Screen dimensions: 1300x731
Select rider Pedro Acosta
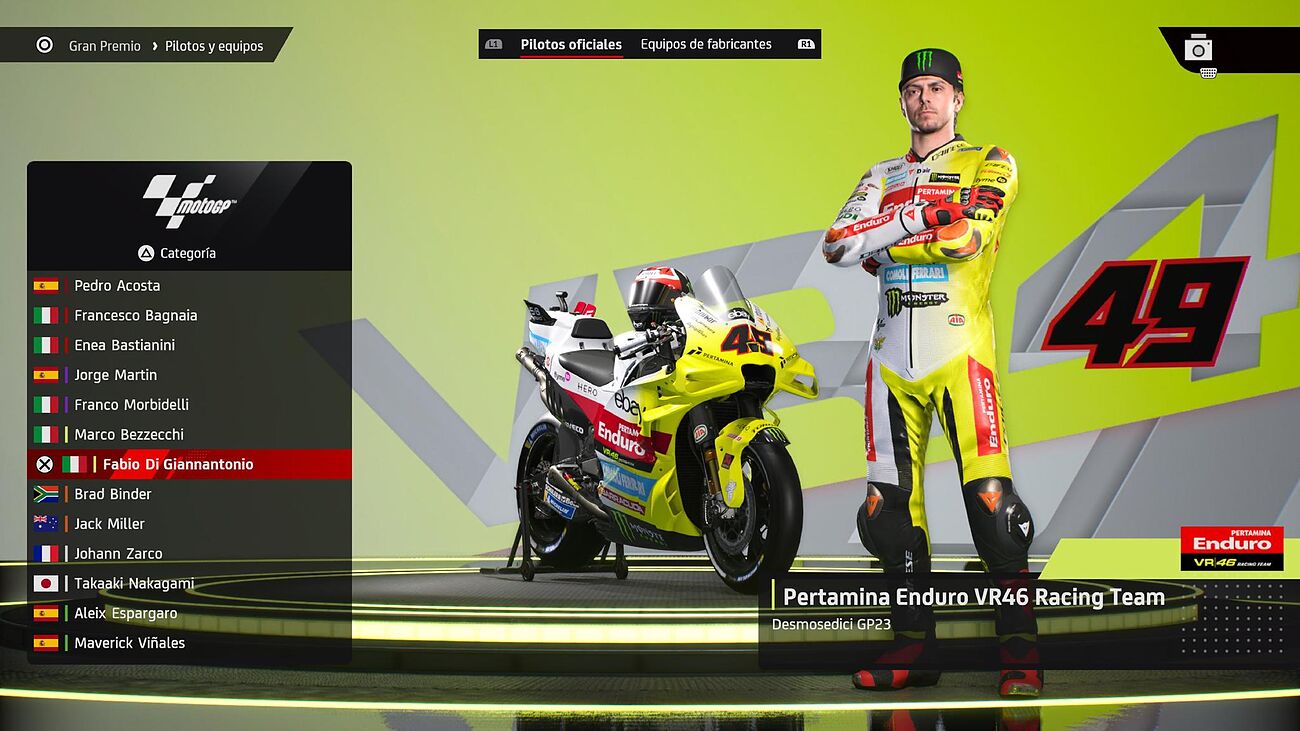pyautogui.click(x=117, y=285)
